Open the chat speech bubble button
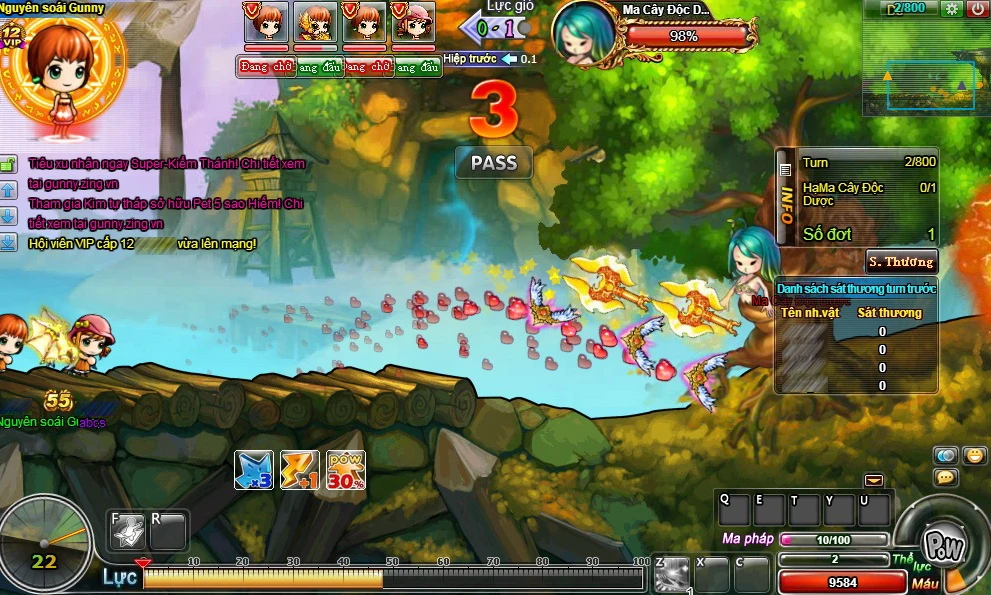The width and height of the screenshot is (991, 595). coord(946,478)
